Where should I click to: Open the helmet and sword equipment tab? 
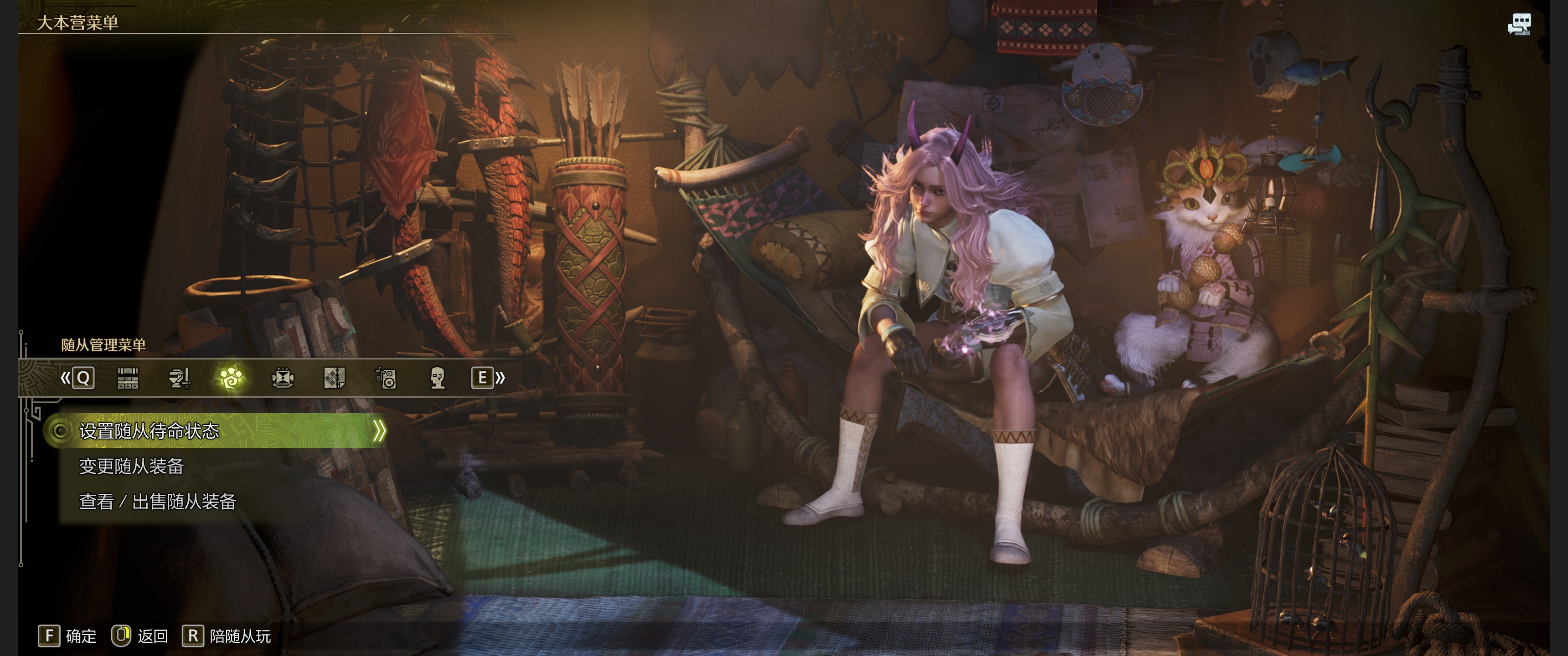coord(179,378)
